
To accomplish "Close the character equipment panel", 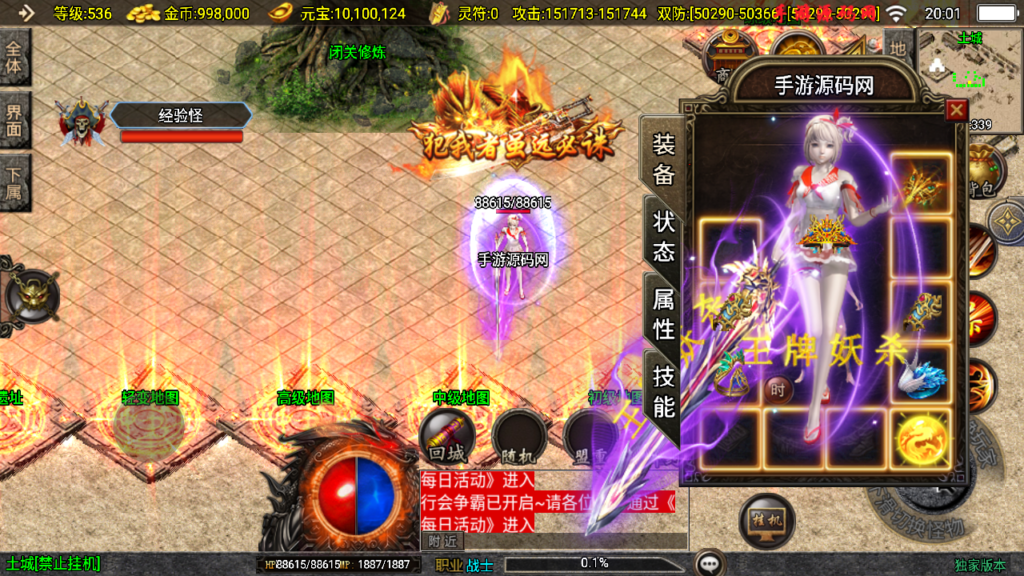I will click(x=956, y=110).
